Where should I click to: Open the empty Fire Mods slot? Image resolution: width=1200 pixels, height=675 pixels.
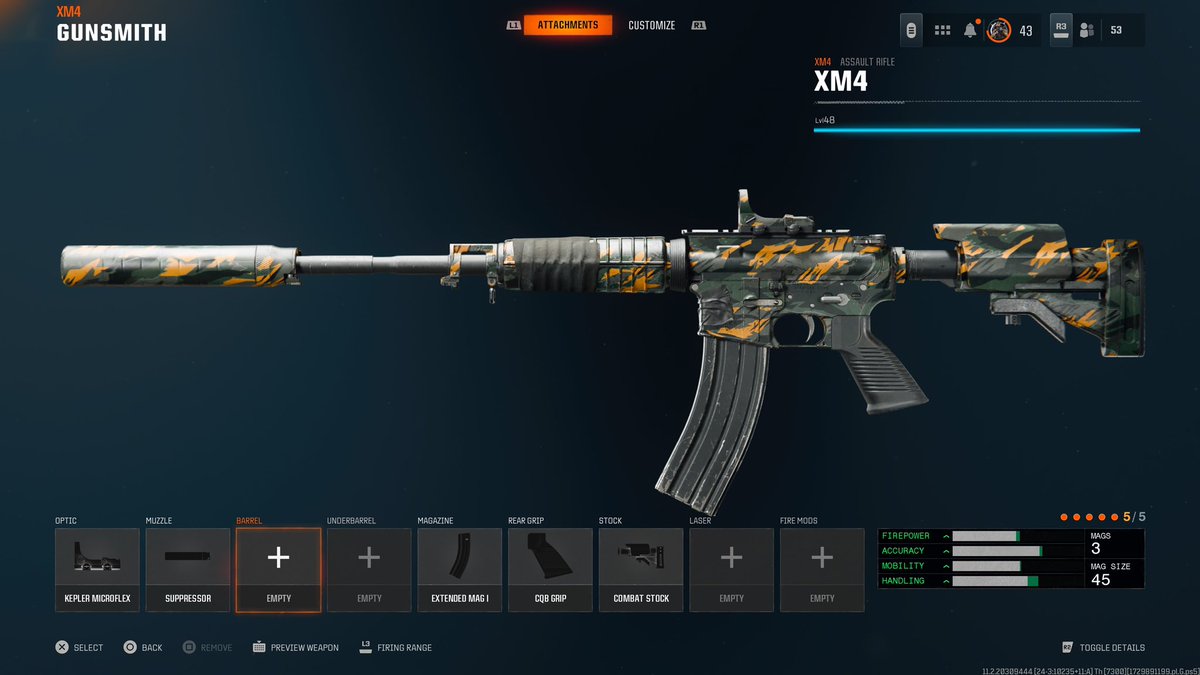pyautogui.click(x=822, y=569)
